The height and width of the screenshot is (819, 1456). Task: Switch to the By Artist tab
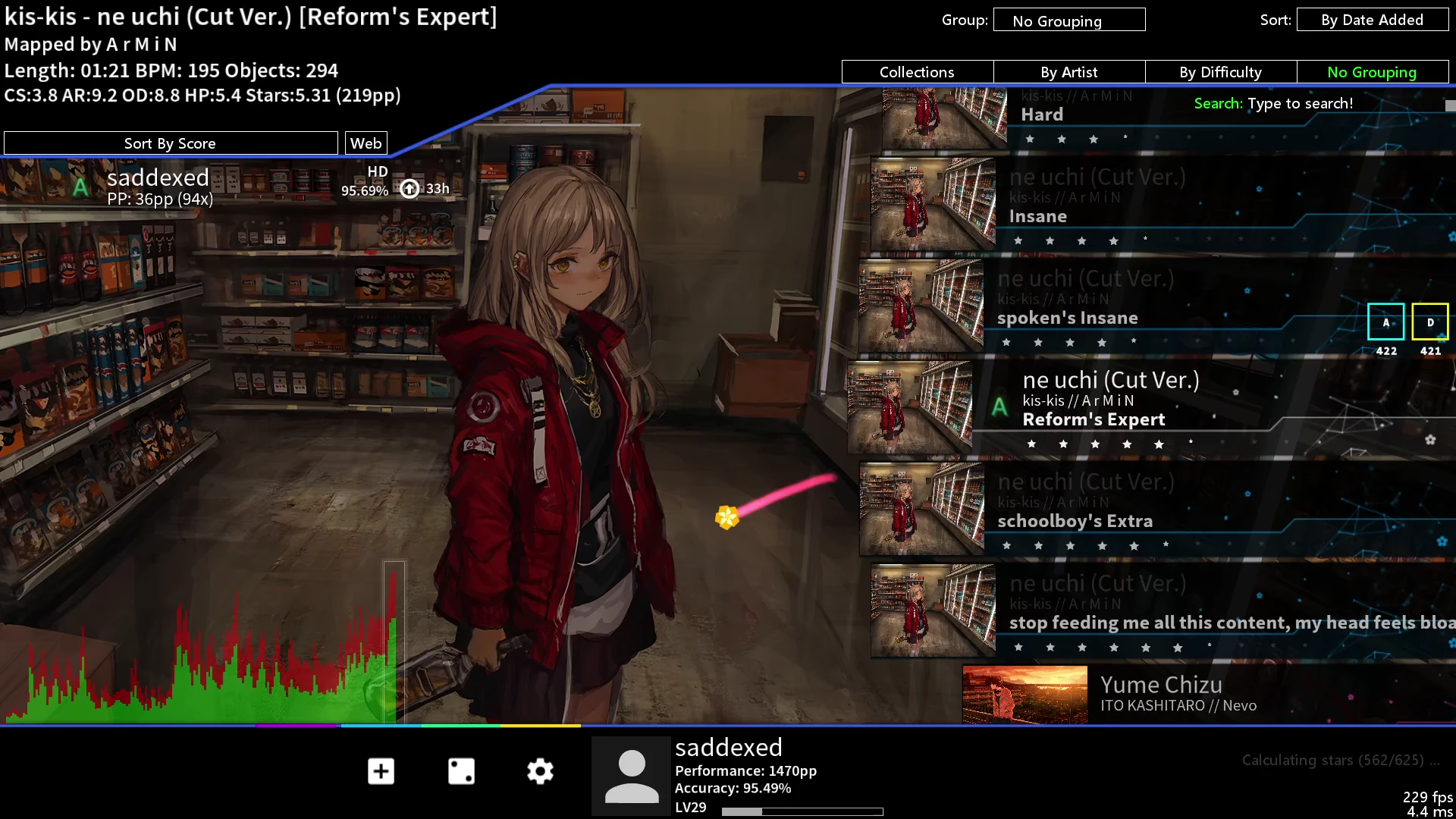pos(1068,72)
